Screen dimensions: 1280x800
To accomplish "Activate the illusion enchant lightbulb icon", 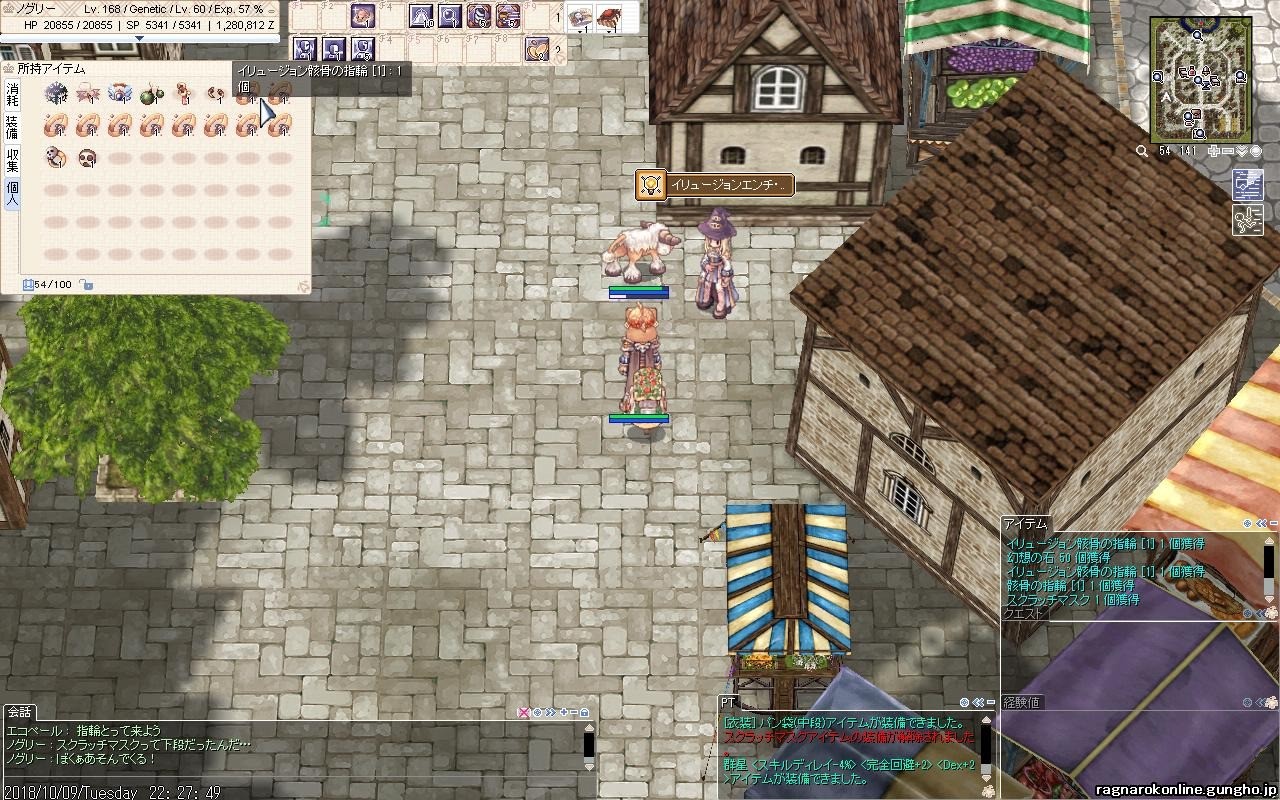I will [x=651, y=185].
